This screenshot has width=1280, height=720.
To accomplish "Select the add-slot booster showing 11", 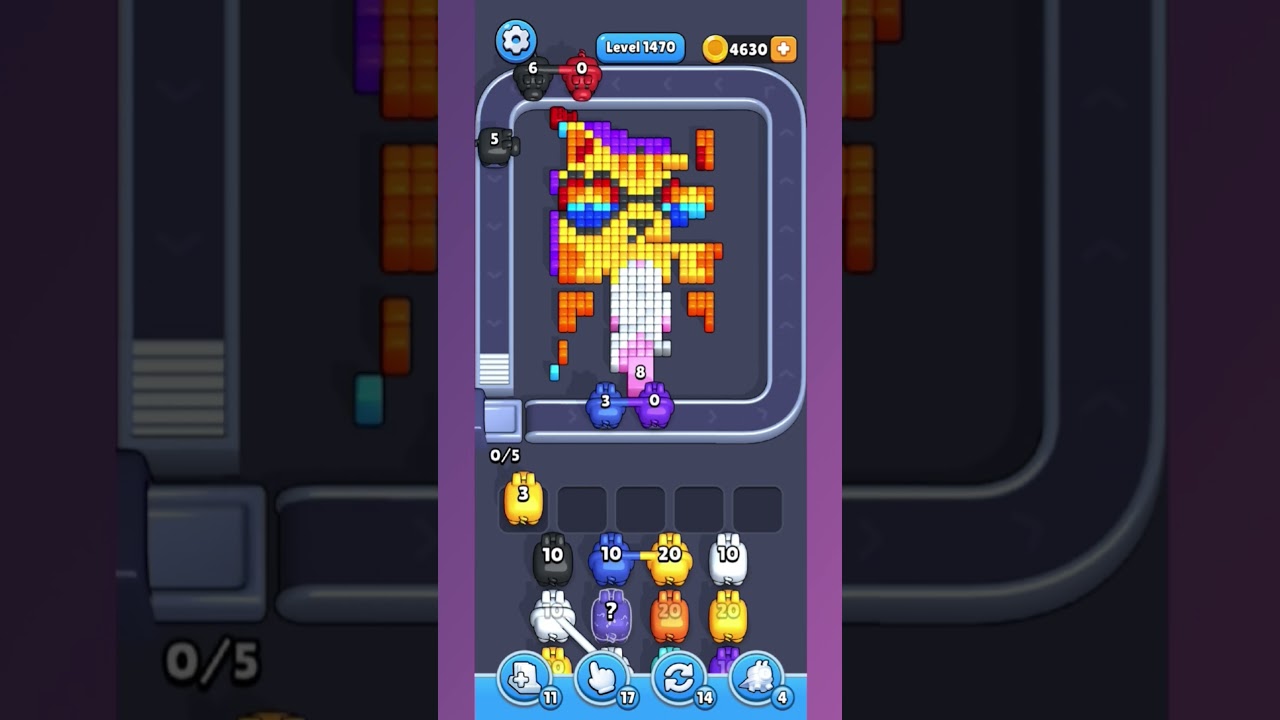I will click(525, 680).
